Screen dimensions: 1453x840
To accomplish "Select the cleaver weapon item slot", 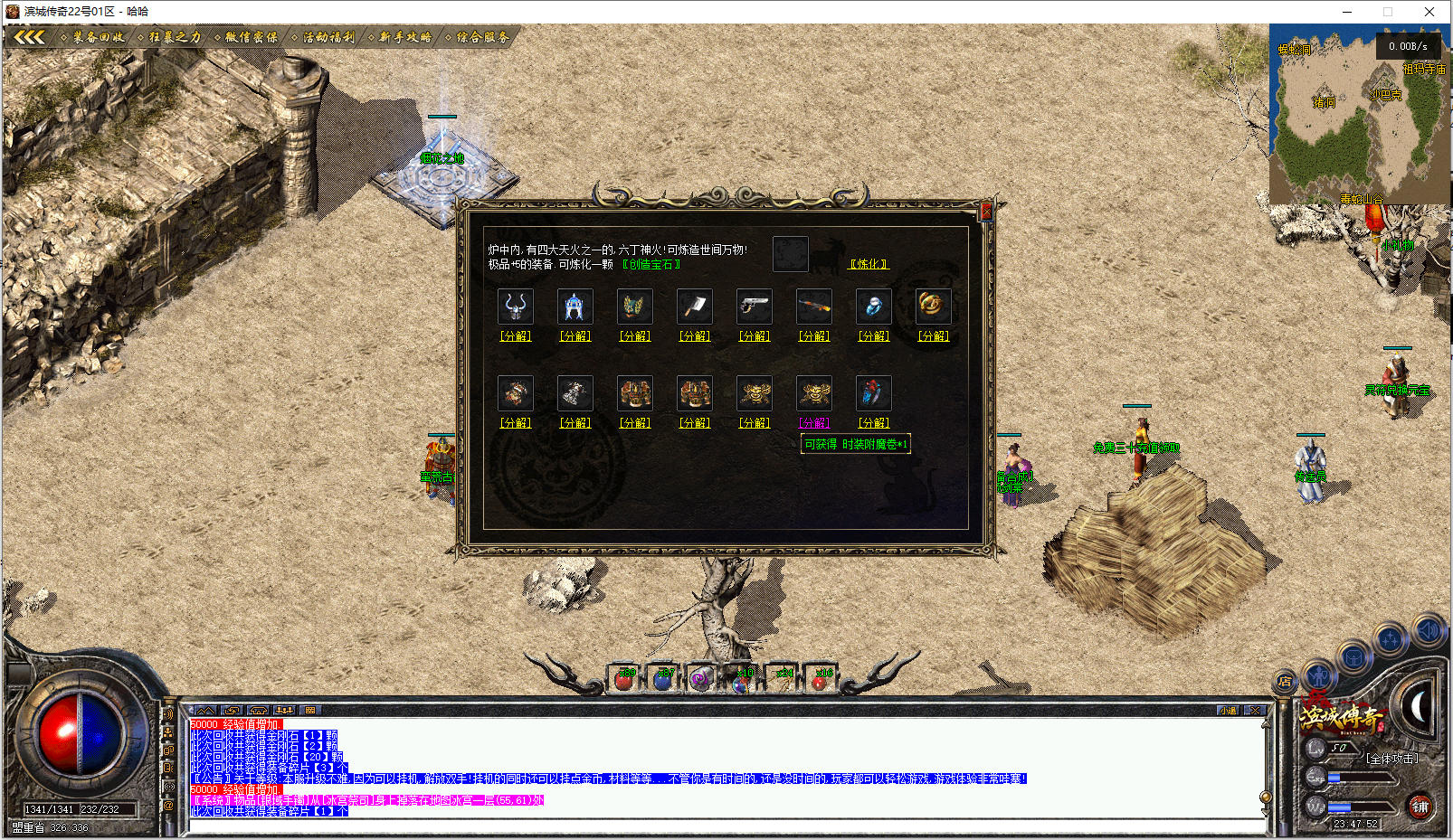I will (695, 307).
